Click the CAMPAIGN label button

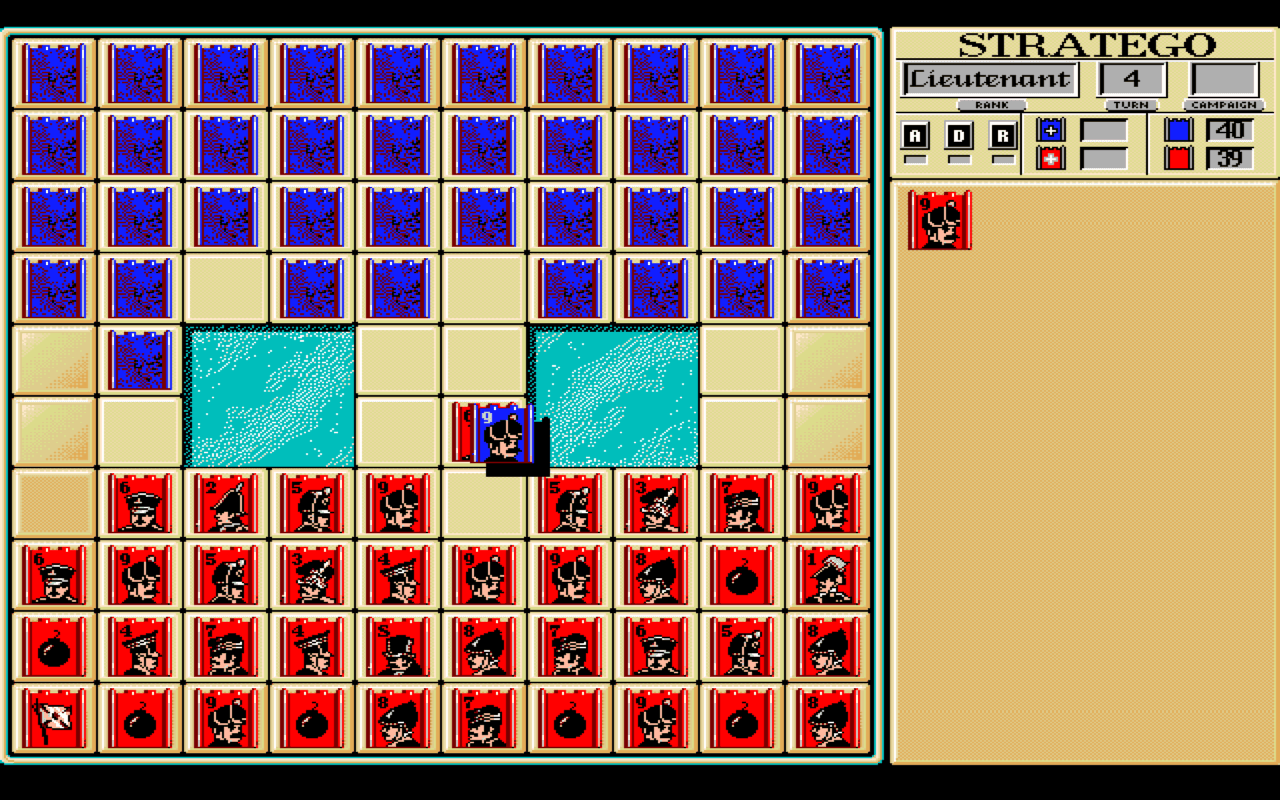pos(1222,105)
